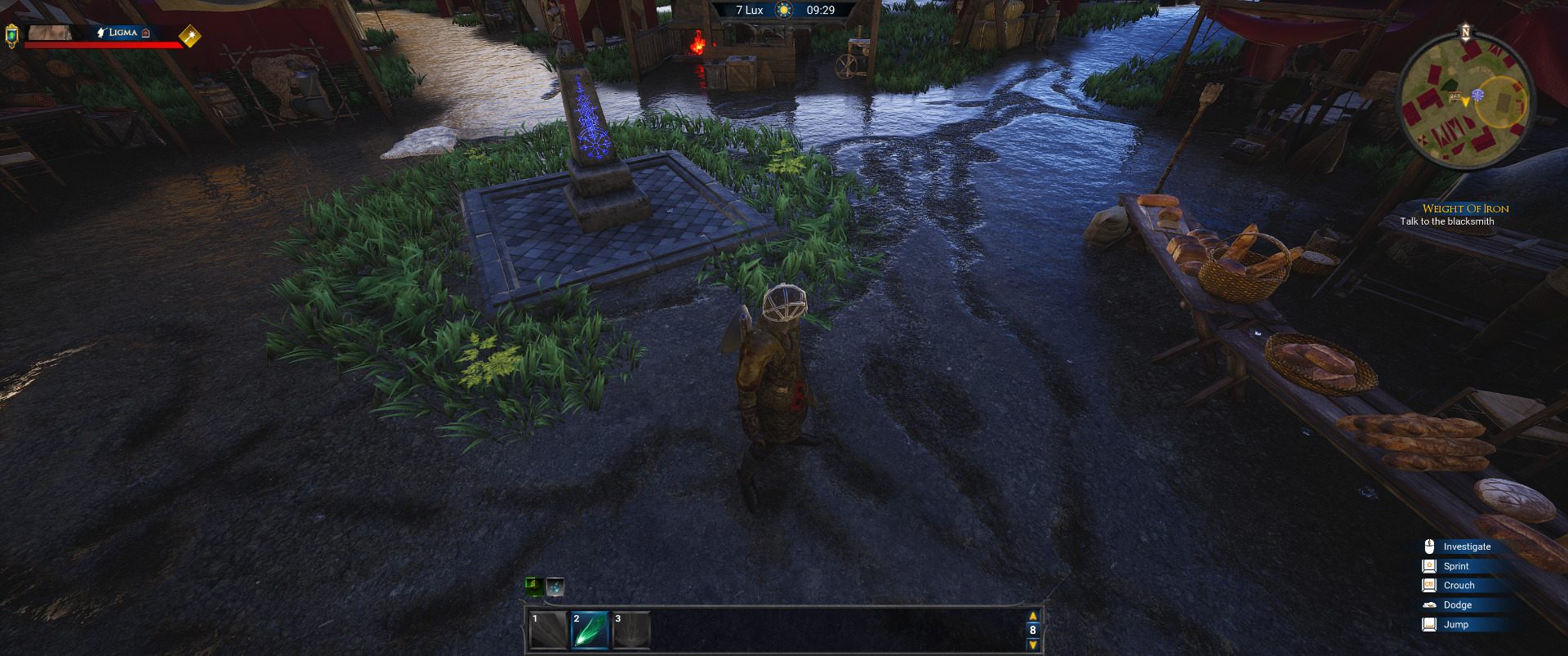Switch to the previous hotbar page with the up arrow
The image size is (1568, 656).
click(x=1032, y=616)
